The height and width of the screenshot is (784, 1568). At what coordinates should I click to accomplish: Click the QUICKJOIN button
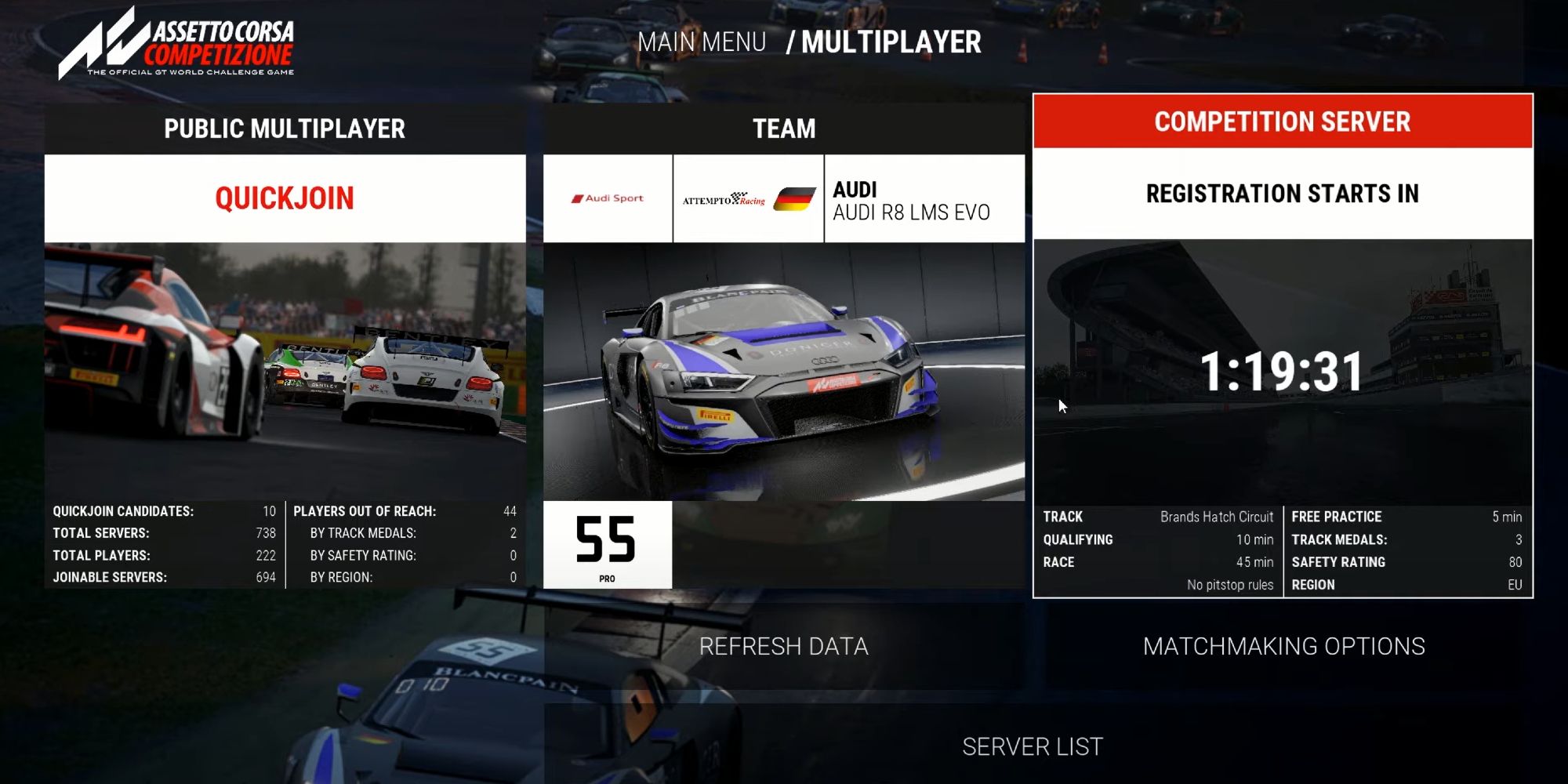[x=285, y=198]
